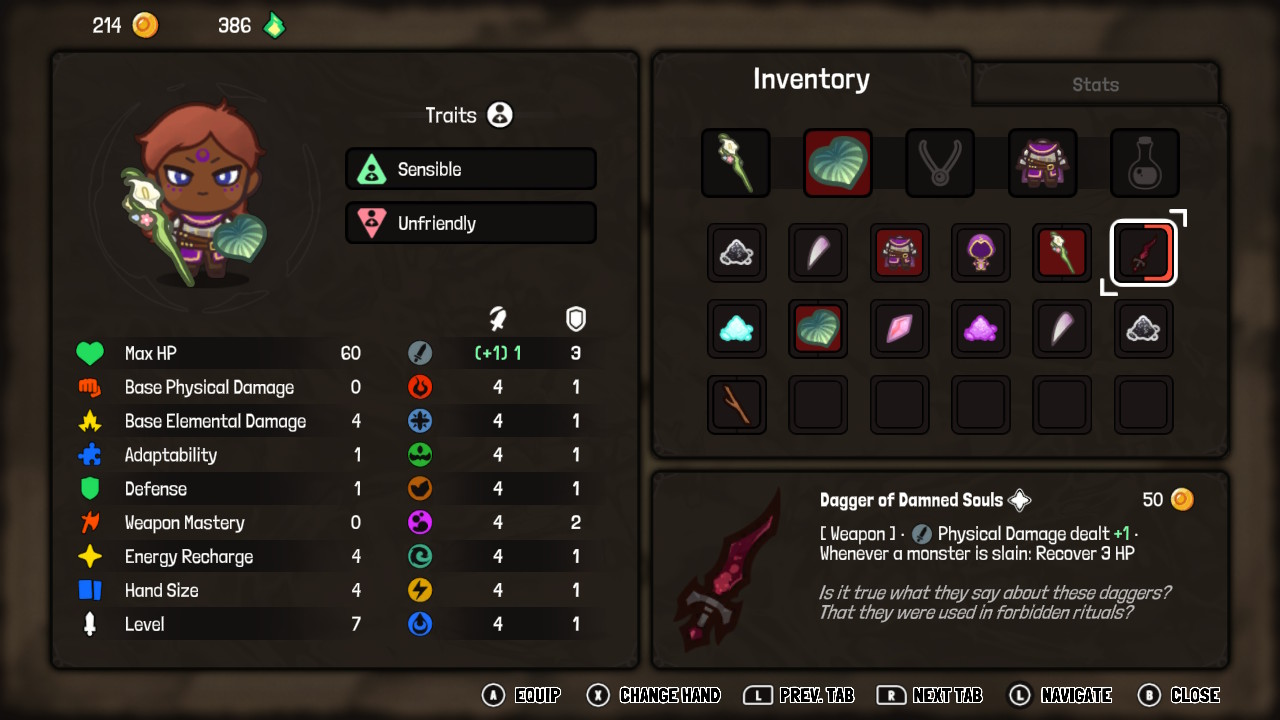The width and height of the screenshot is (1280, 720).
Task: Select the potion bottle in inventory
Action: (1144, 162)
